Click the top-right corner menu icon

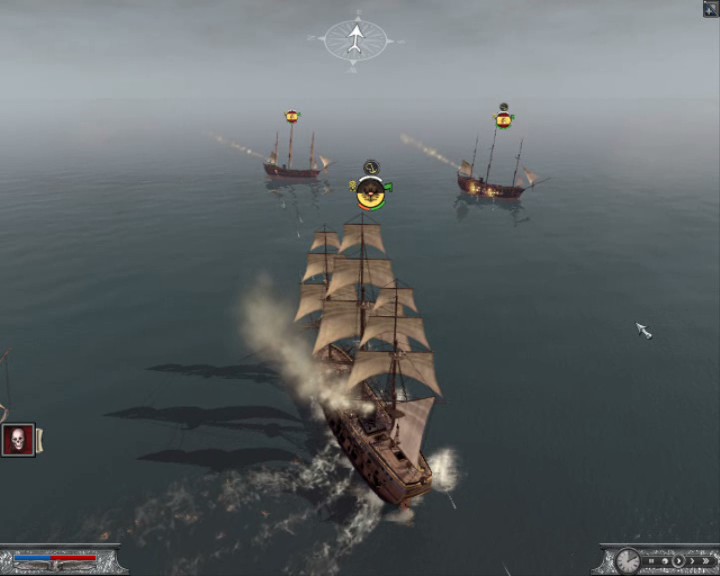coord(710,9)
